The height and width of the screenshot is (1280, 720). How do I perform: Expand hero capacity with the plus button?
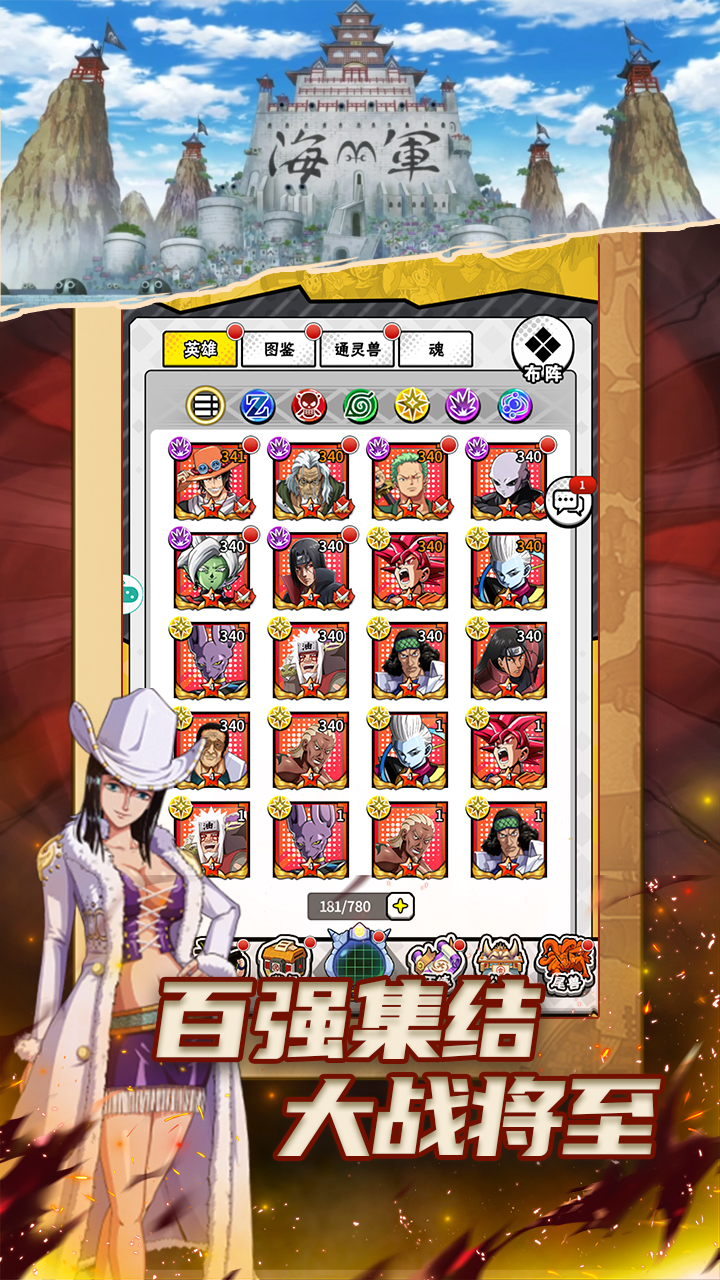400,906
